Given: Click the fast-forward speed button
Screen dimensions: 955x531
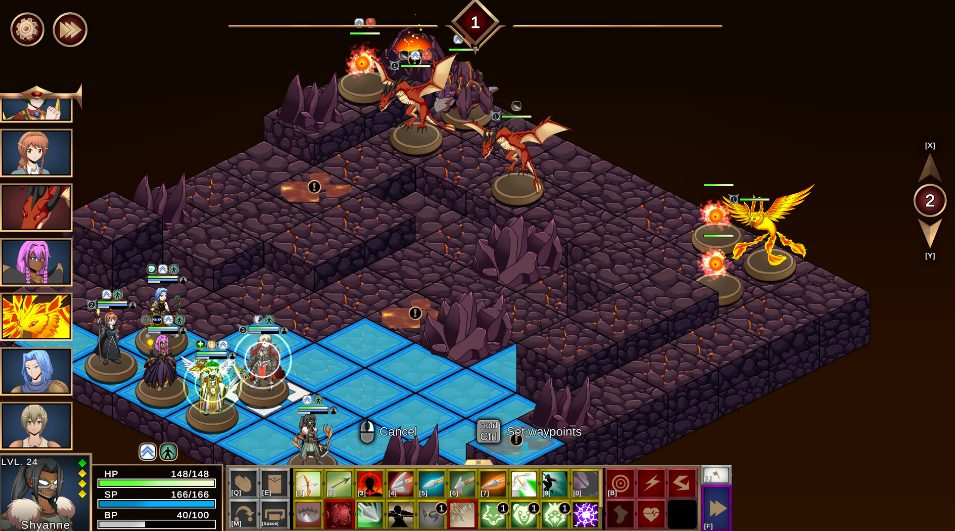Looking at the screenshot, I should (70, 29).
